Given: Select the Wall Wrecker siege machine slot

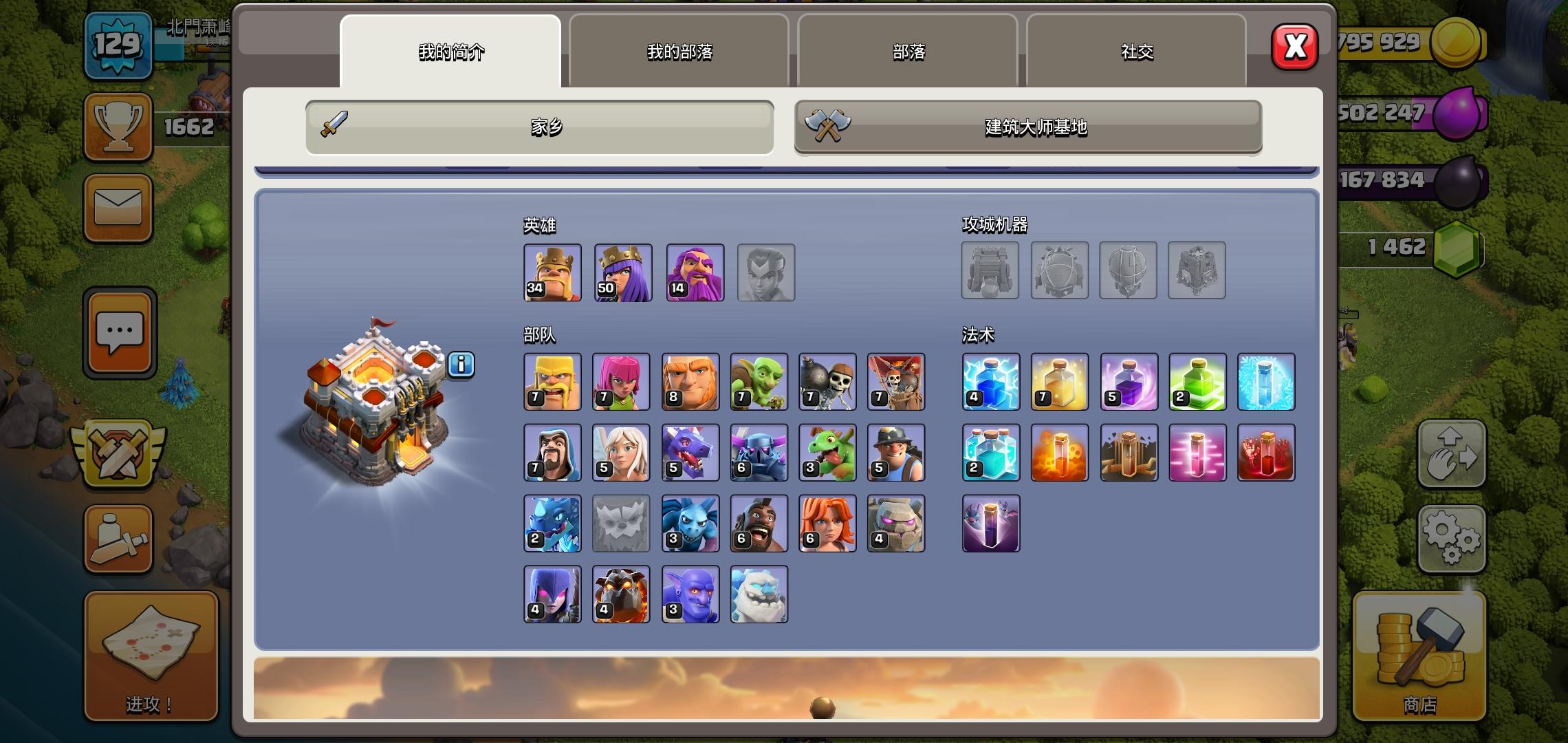Looking at the screenshot, I should 990,271.
